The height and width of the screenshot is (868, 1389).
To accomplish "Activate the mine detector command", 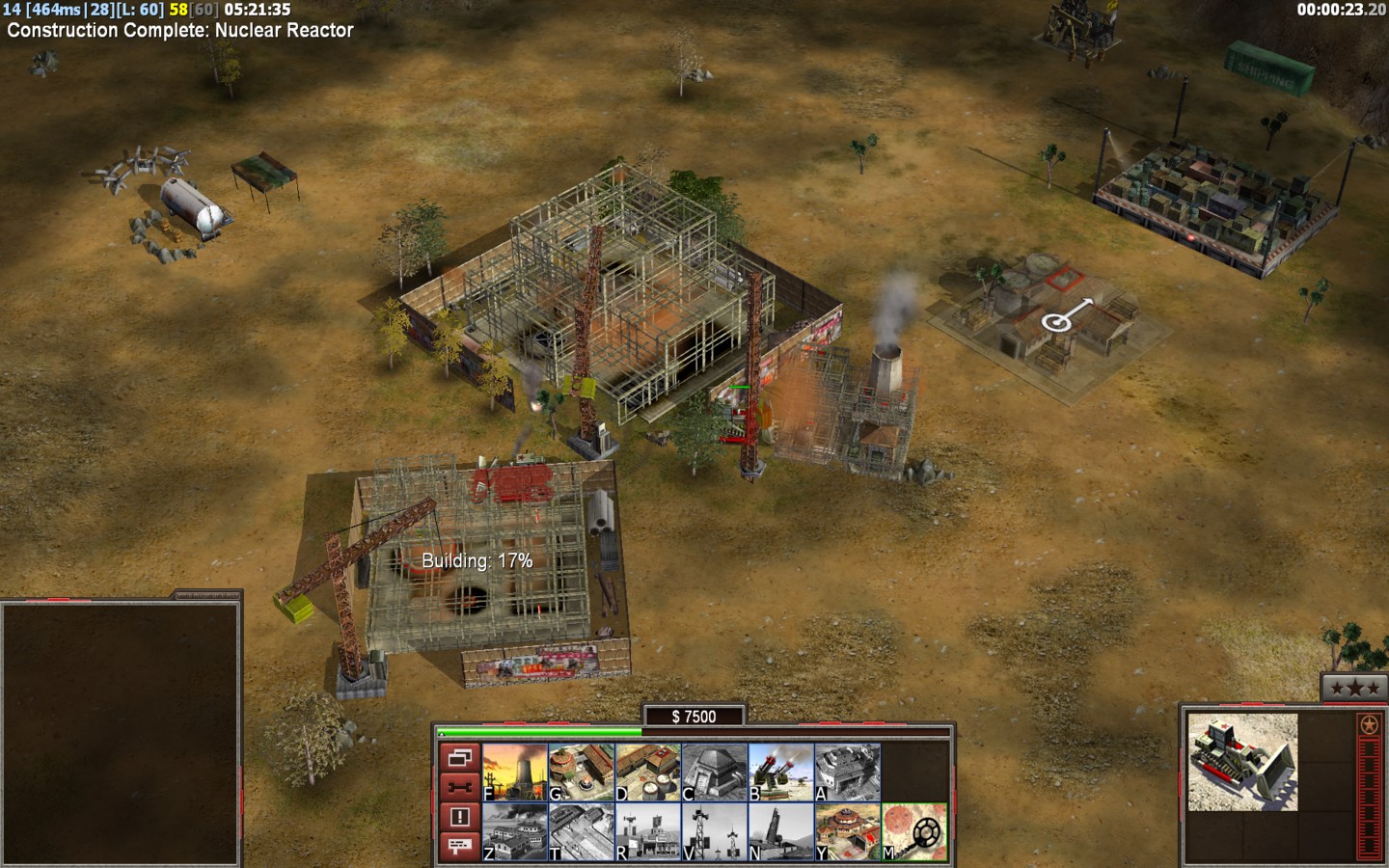I will (x=913, y=831).
